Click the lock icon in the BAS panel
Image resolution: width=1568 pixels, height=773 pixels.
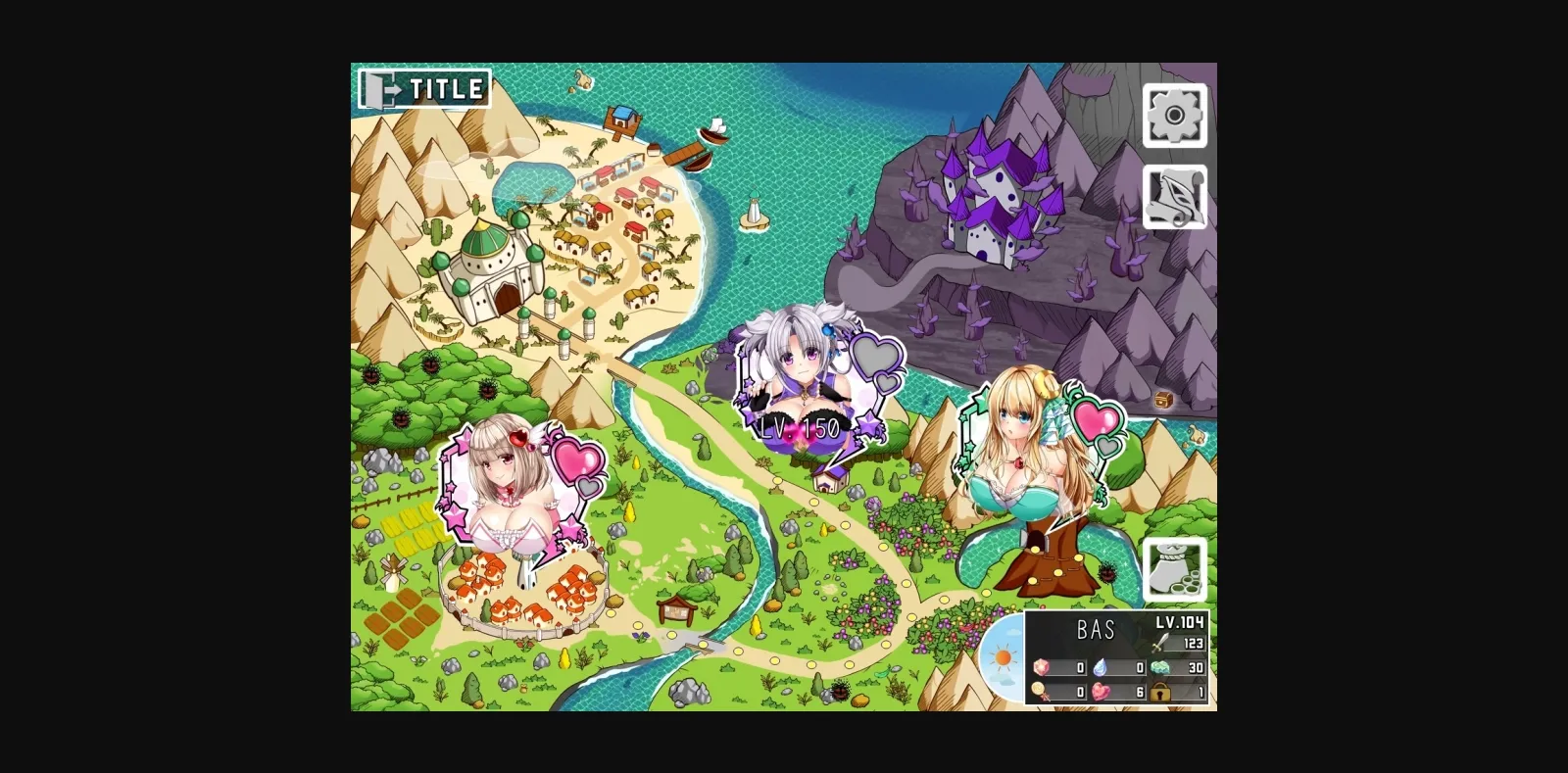point(1160,691)
